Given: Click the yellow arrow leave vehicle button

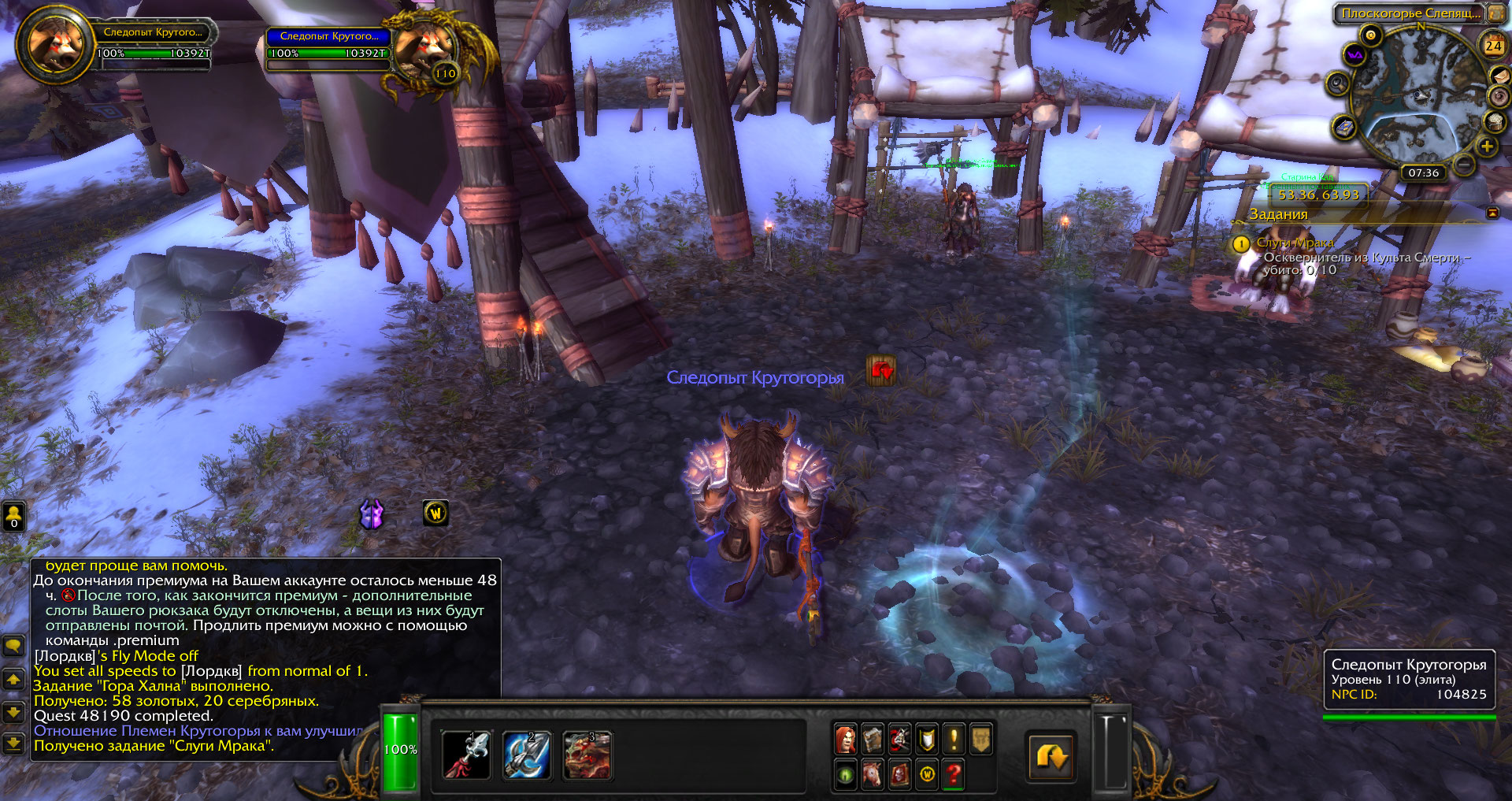Looking at the screenshot, I should pyautogui.click(x=1051, y=757).
